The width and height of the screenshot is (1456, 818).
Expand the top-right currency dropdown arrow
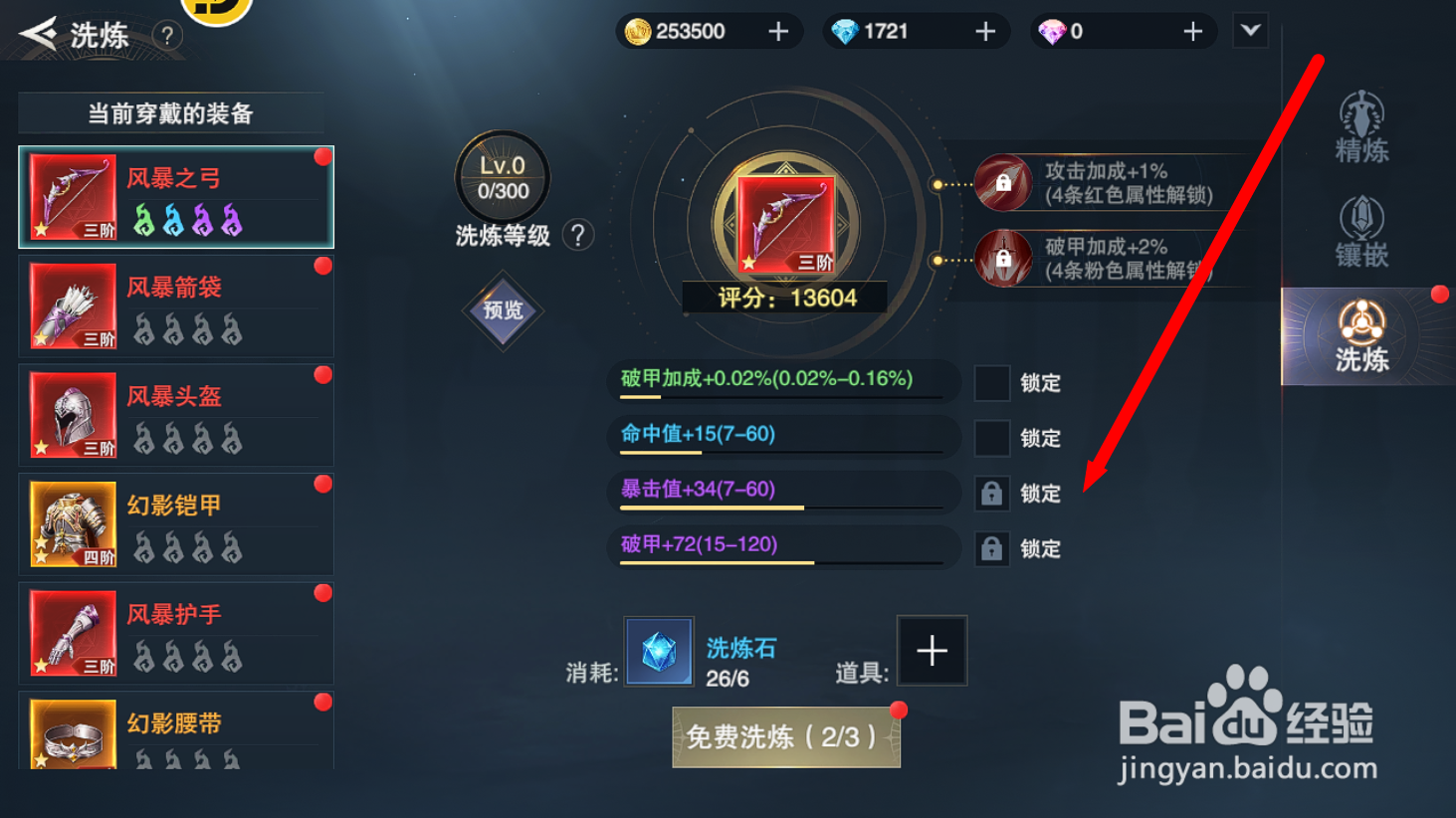1250,31
